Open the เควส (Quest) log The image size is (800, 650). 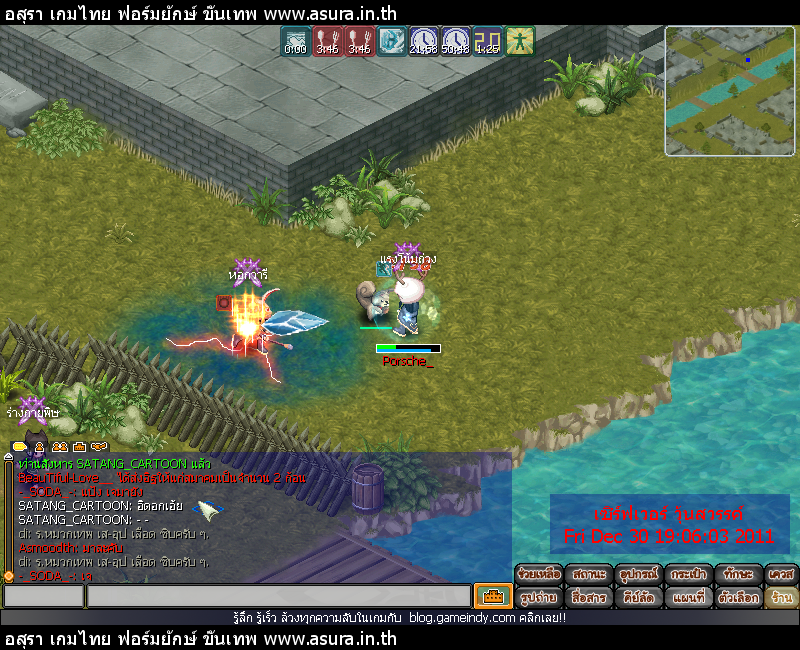[x=782, y=575]
